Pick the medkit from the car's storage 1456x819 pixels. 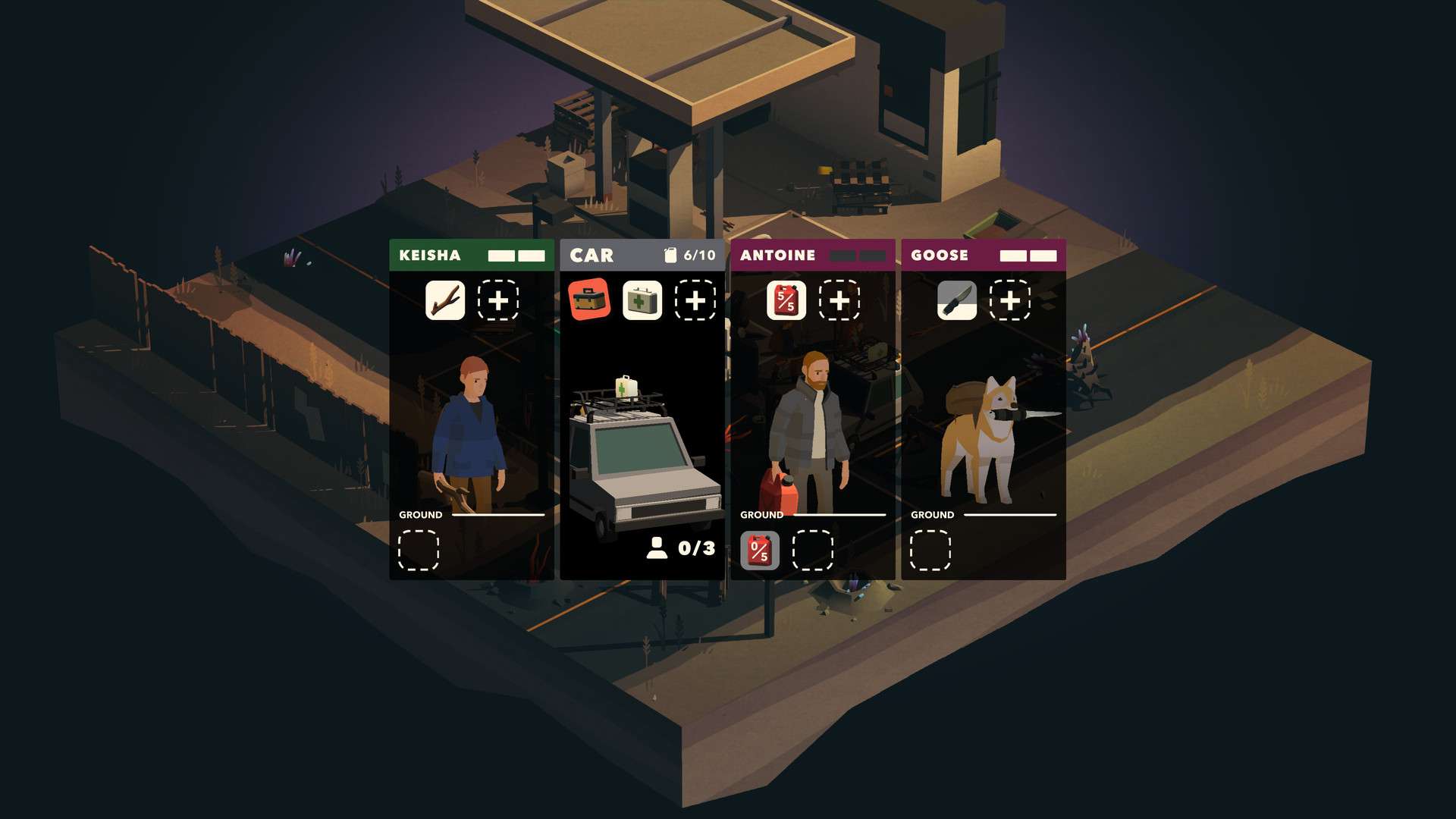[x=642, y=300]
